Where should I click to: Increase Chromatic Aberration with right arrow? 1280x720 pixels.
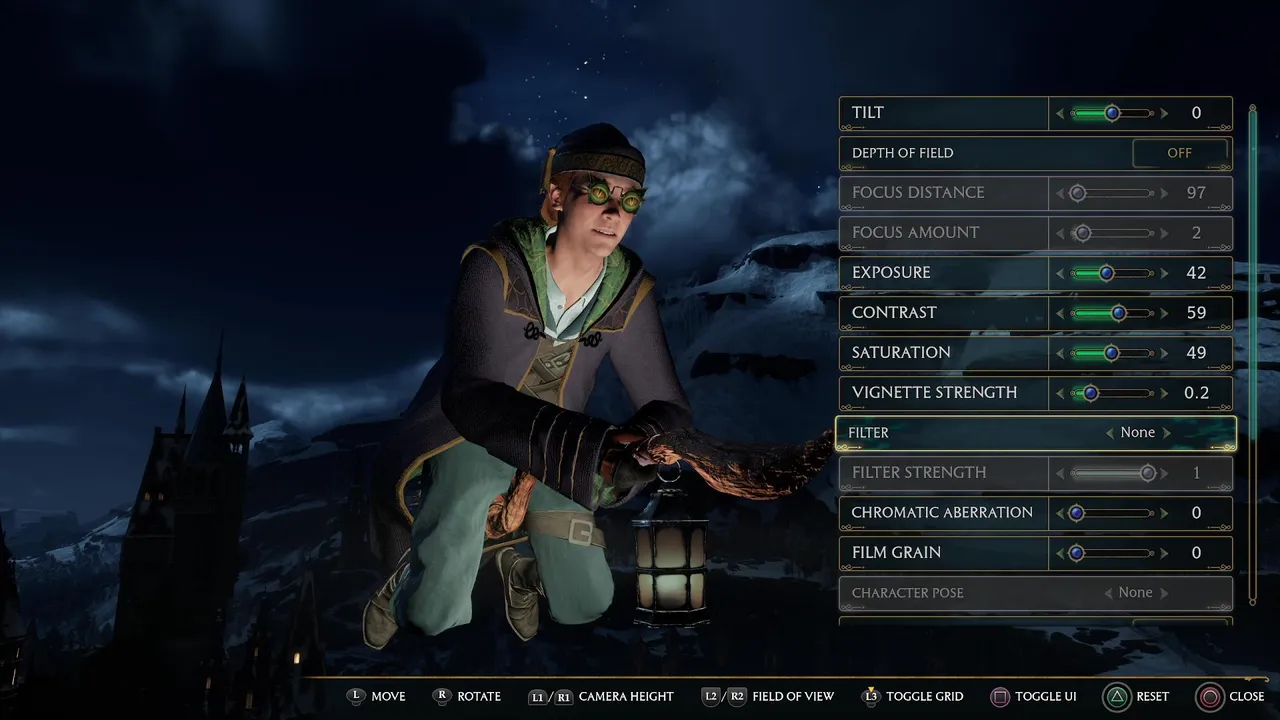click(1164, 513)
